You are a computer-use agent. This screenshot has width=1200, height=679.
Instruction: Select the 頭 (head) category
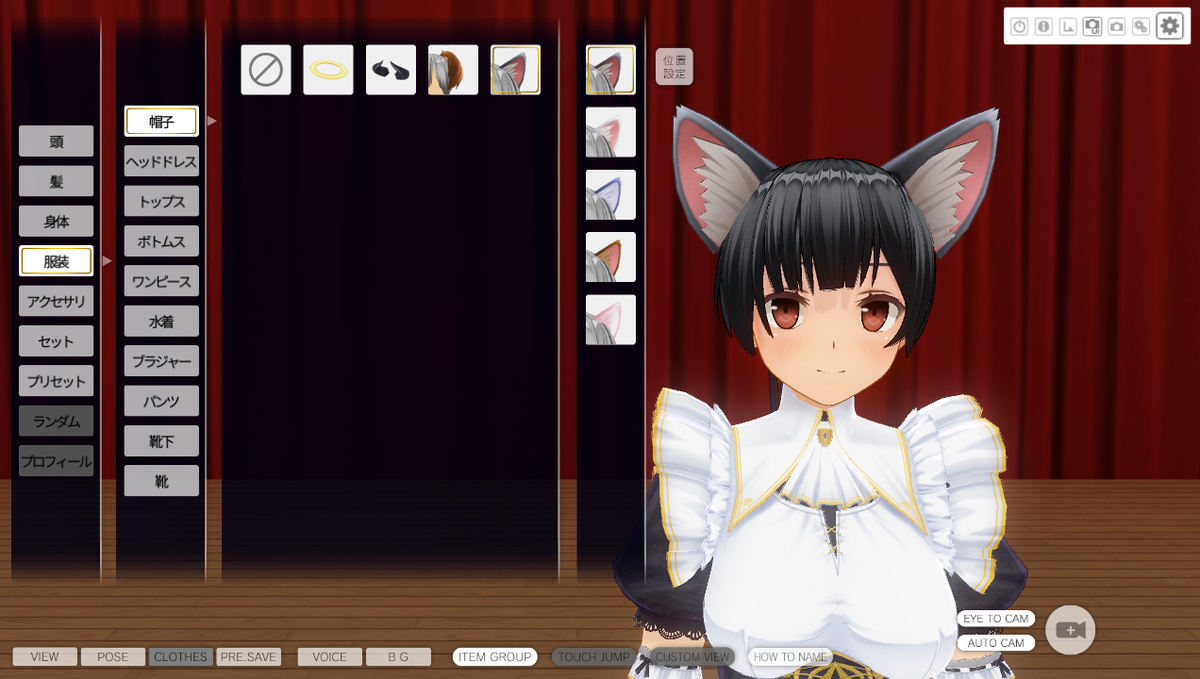(56, 141)
